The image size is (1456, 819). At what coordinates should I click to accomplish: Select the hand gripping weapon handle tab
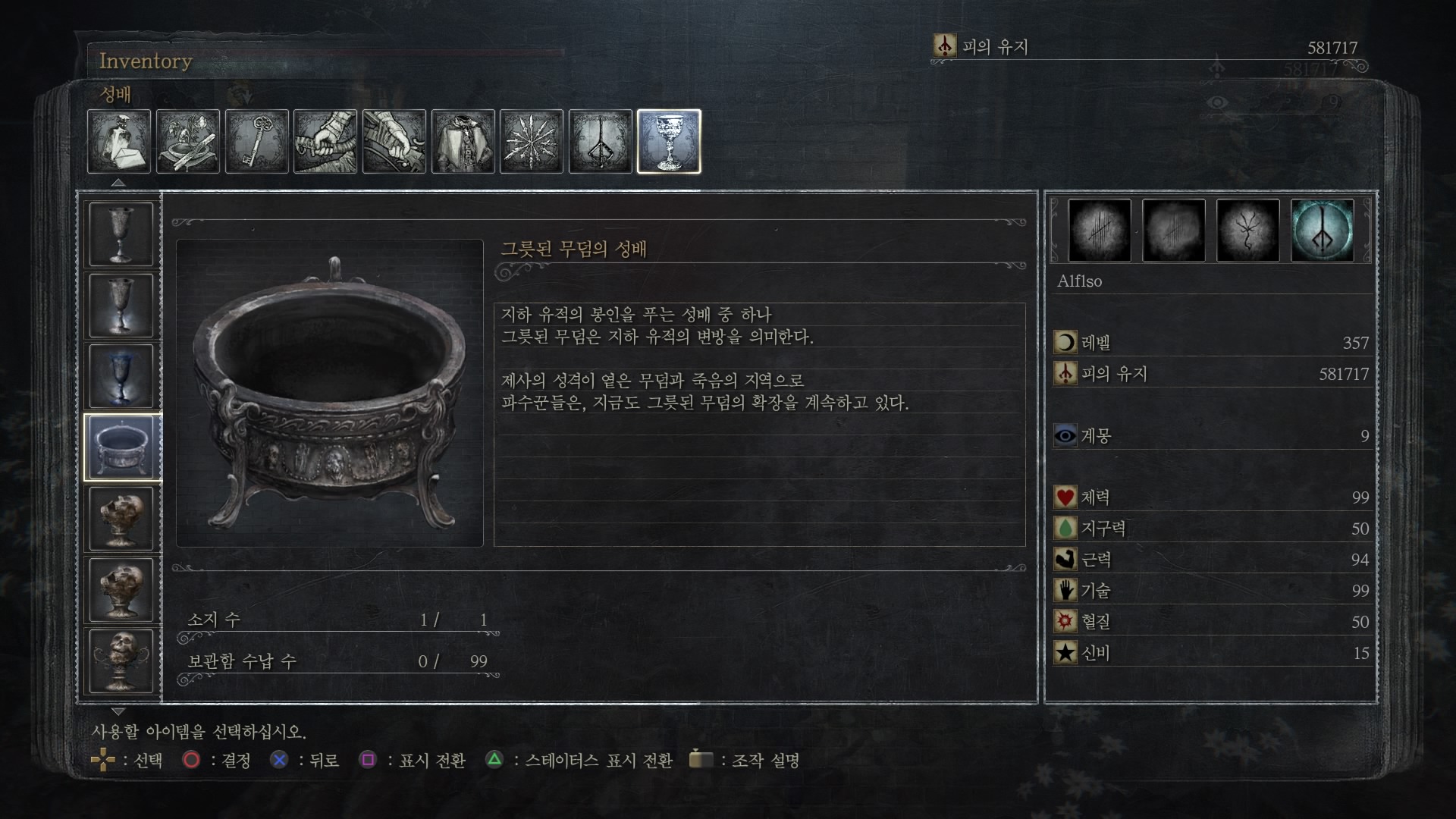coord(325,142)
